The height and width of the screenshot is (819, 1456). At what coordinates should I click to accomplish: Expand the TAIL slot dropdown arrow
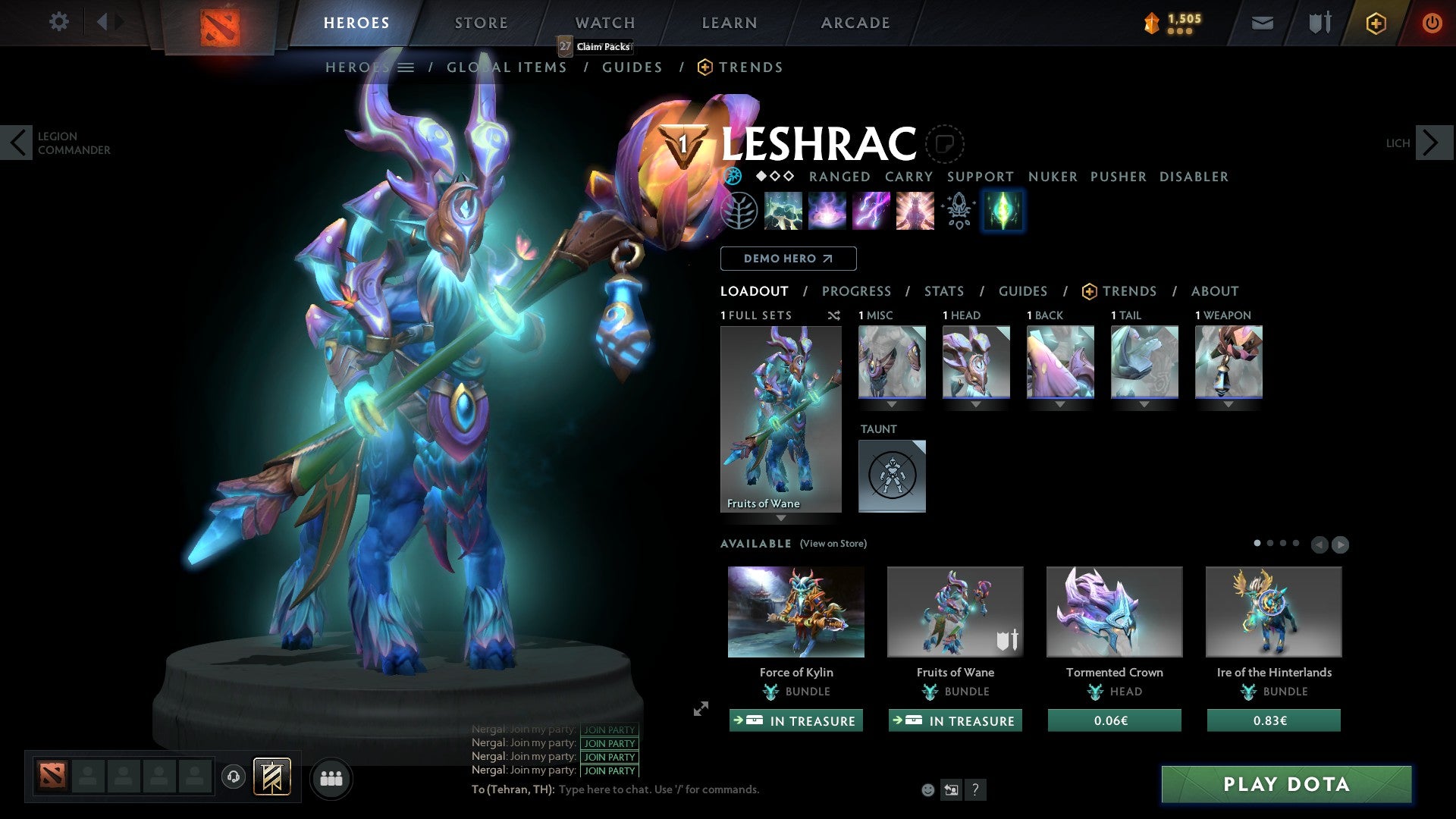coord(1144,404)
